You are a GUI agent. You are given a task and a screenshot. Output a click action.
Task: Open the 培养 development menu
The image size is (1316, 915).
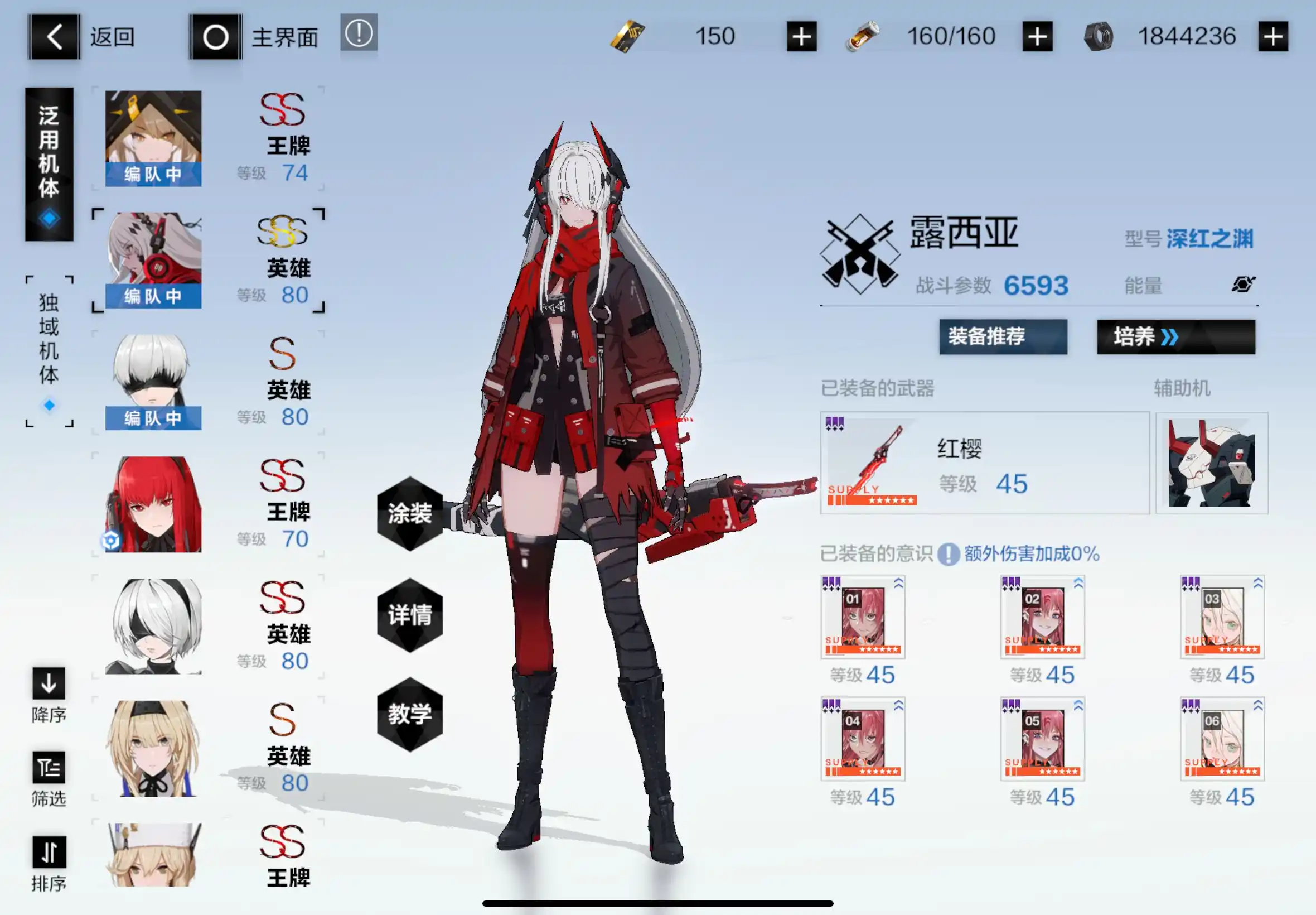pyautogui.click(x=1175, y=336)
